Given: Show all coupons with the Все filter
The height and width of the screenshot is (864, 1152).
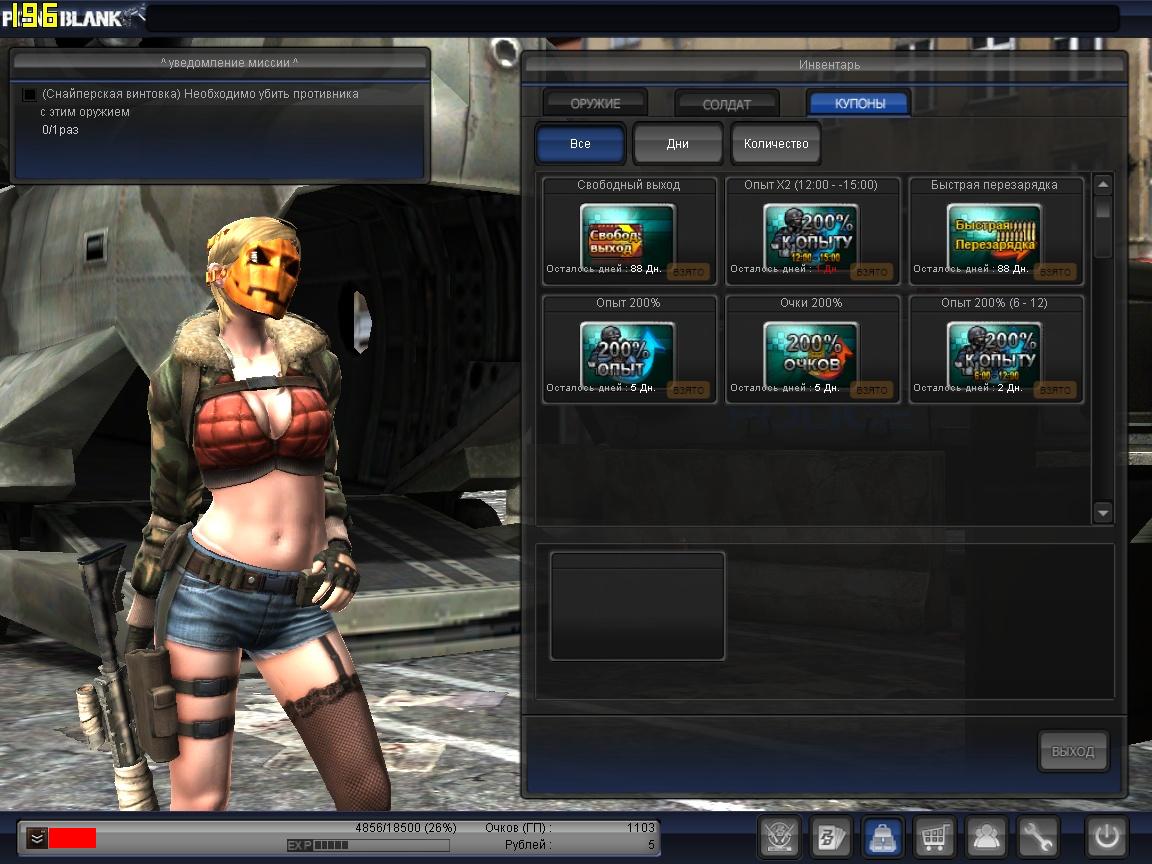Looking at the screenshot, I should coord(580,143).
